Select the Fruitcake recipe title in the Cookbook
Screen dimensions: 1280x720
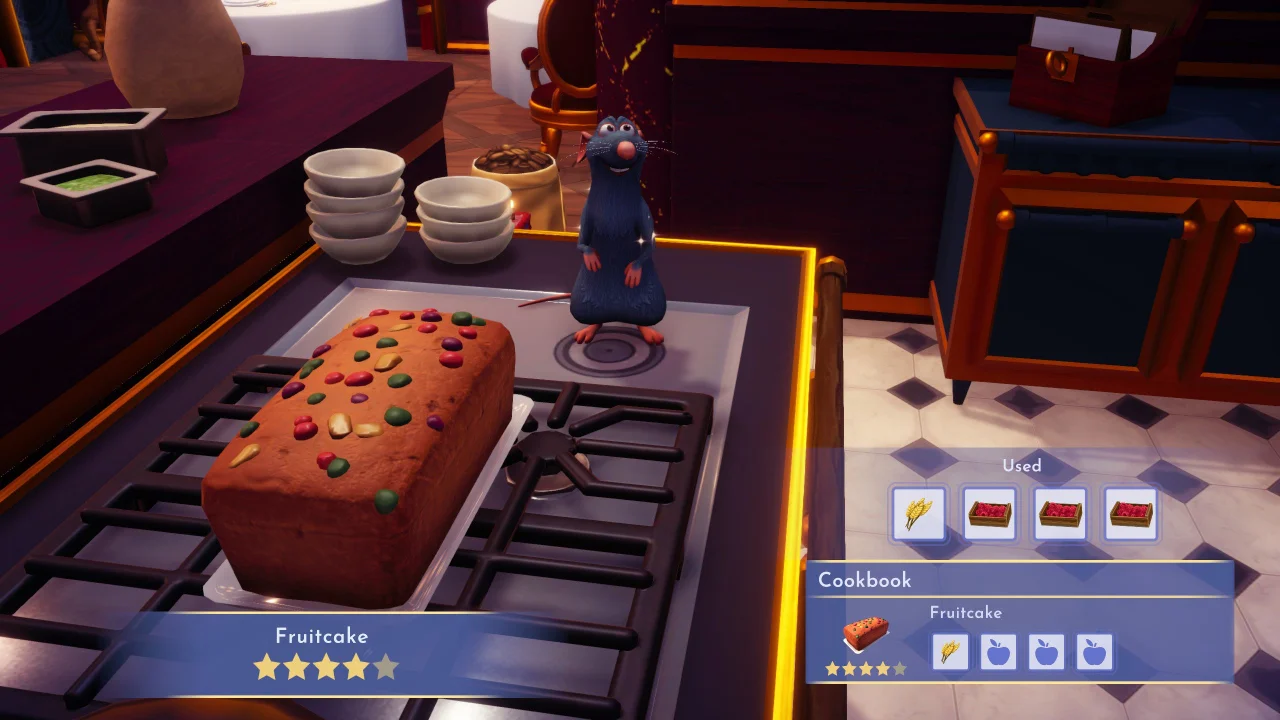pos(966,612)
